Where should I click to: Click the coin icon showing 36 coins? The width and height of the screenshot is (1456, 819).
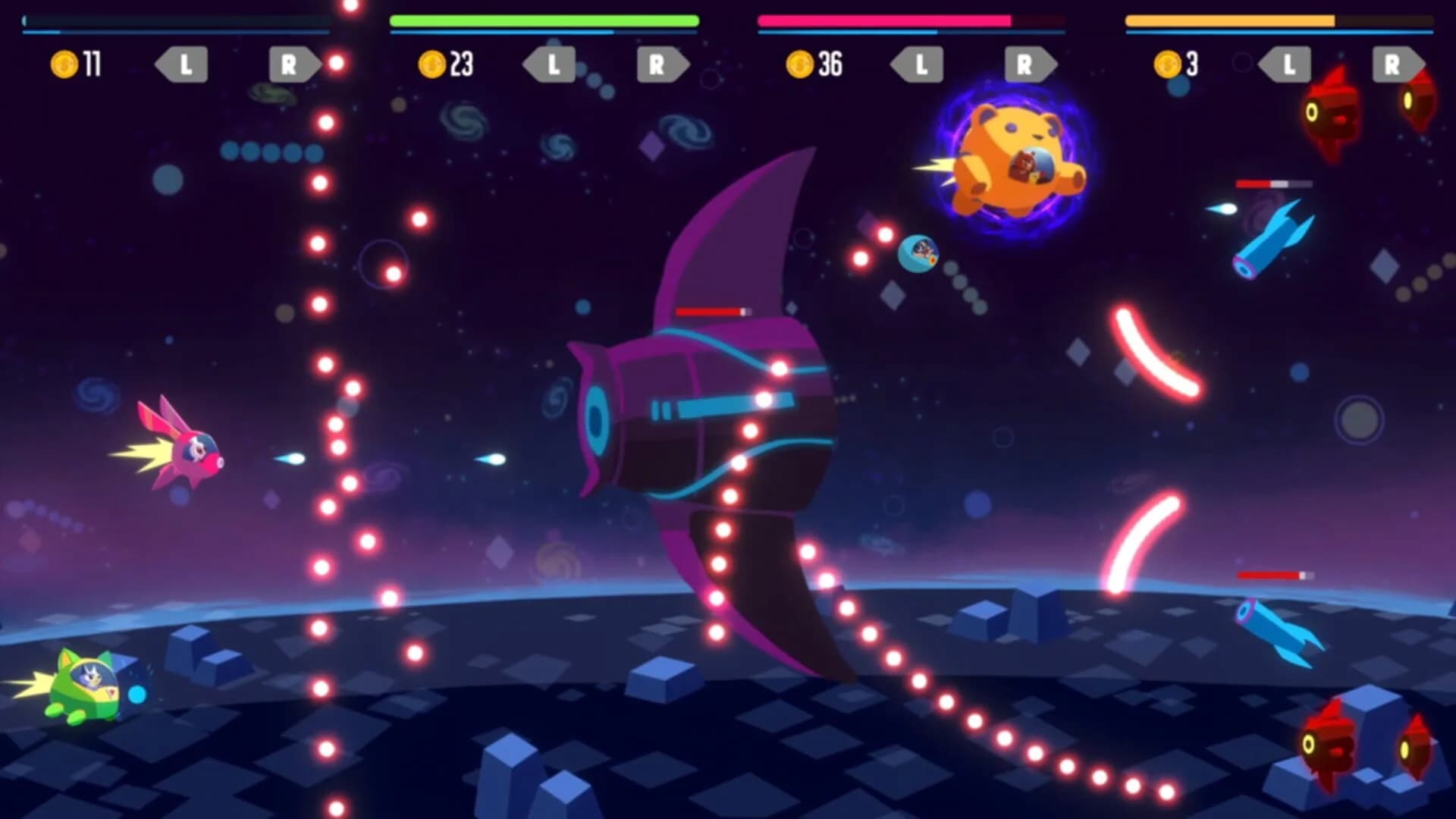[800, 64]
